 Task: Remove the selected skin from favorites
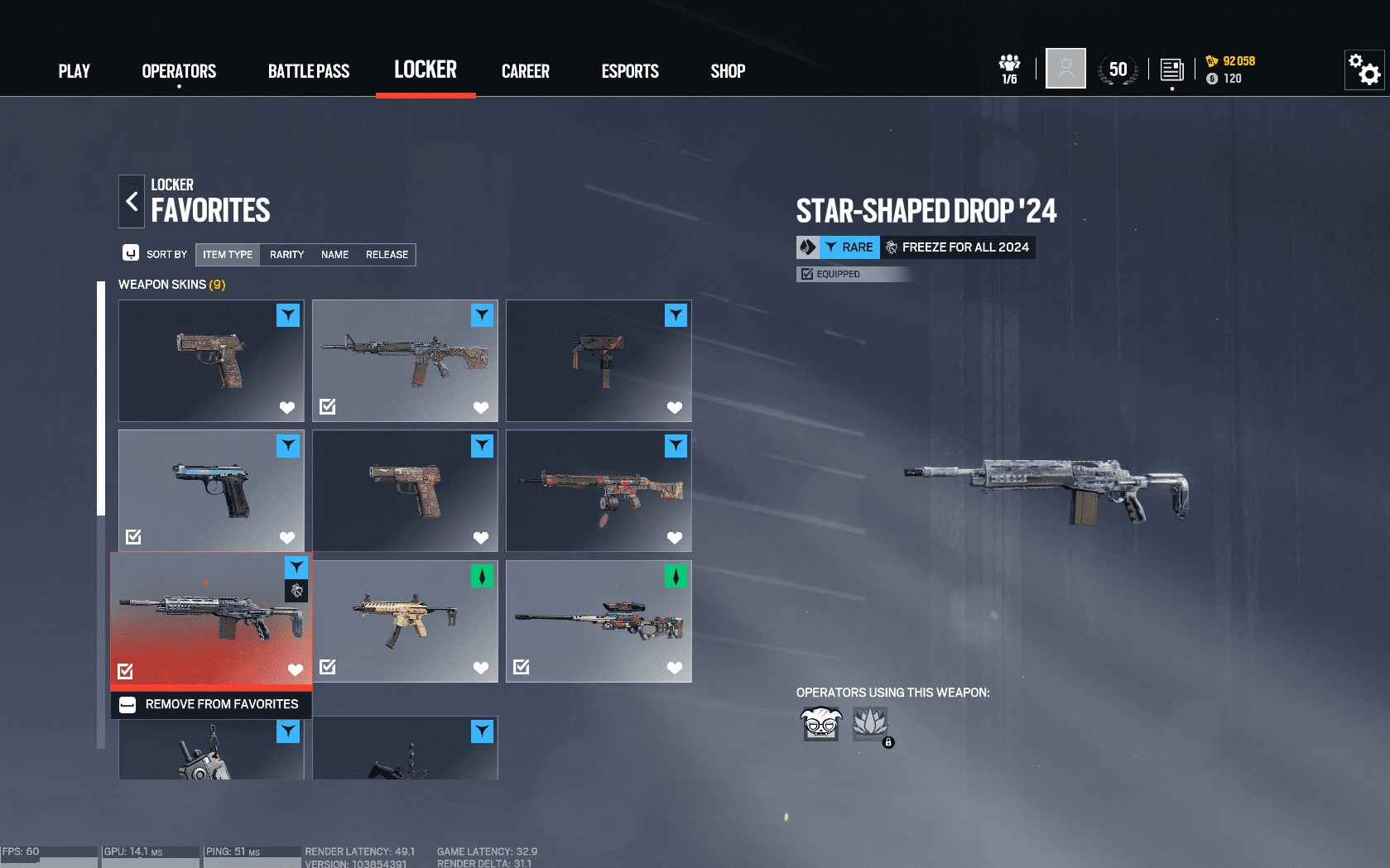[x=212, y=704]
